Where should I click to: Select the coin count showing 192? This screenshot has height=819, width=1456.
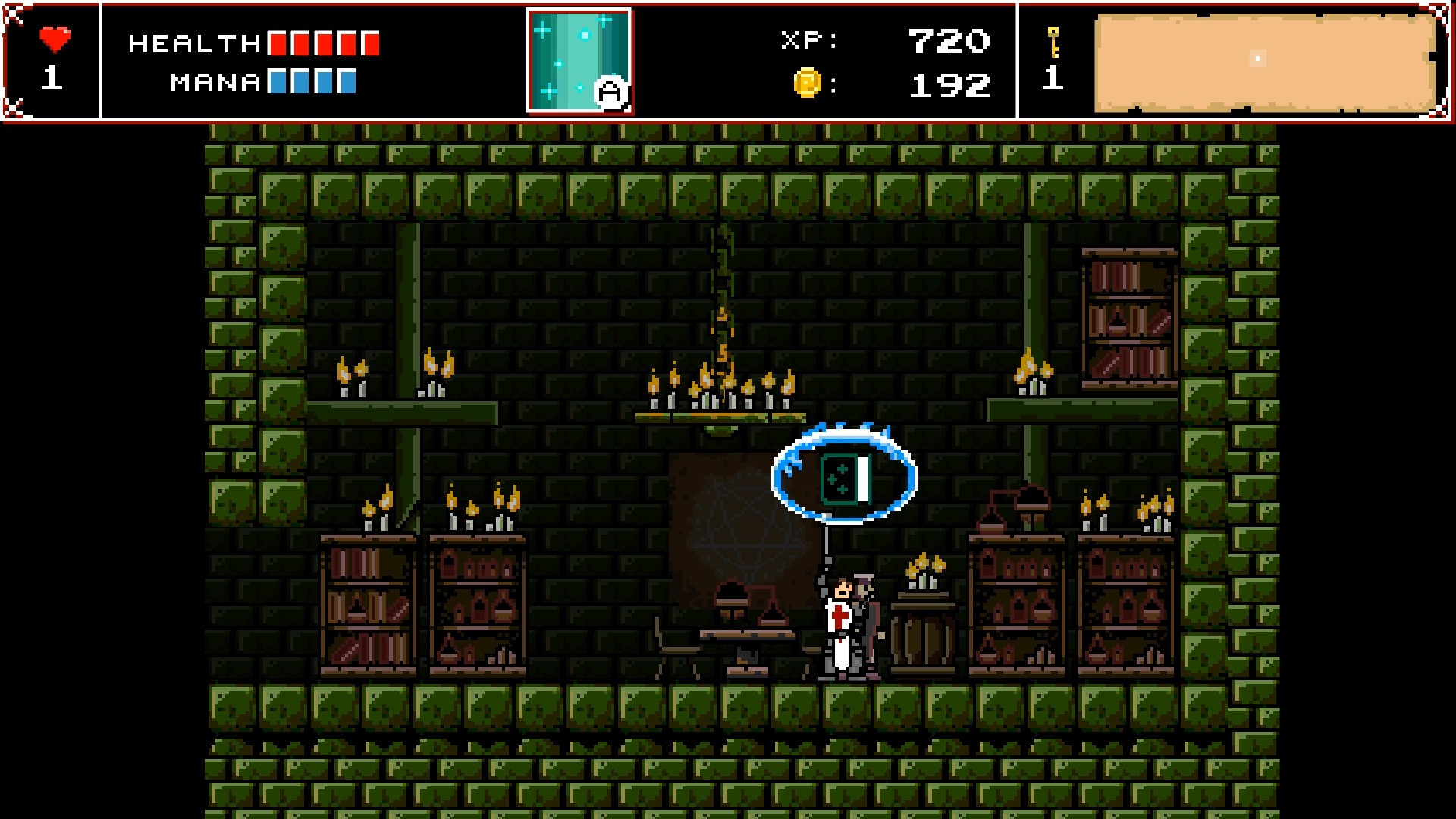tap(949, 86)
